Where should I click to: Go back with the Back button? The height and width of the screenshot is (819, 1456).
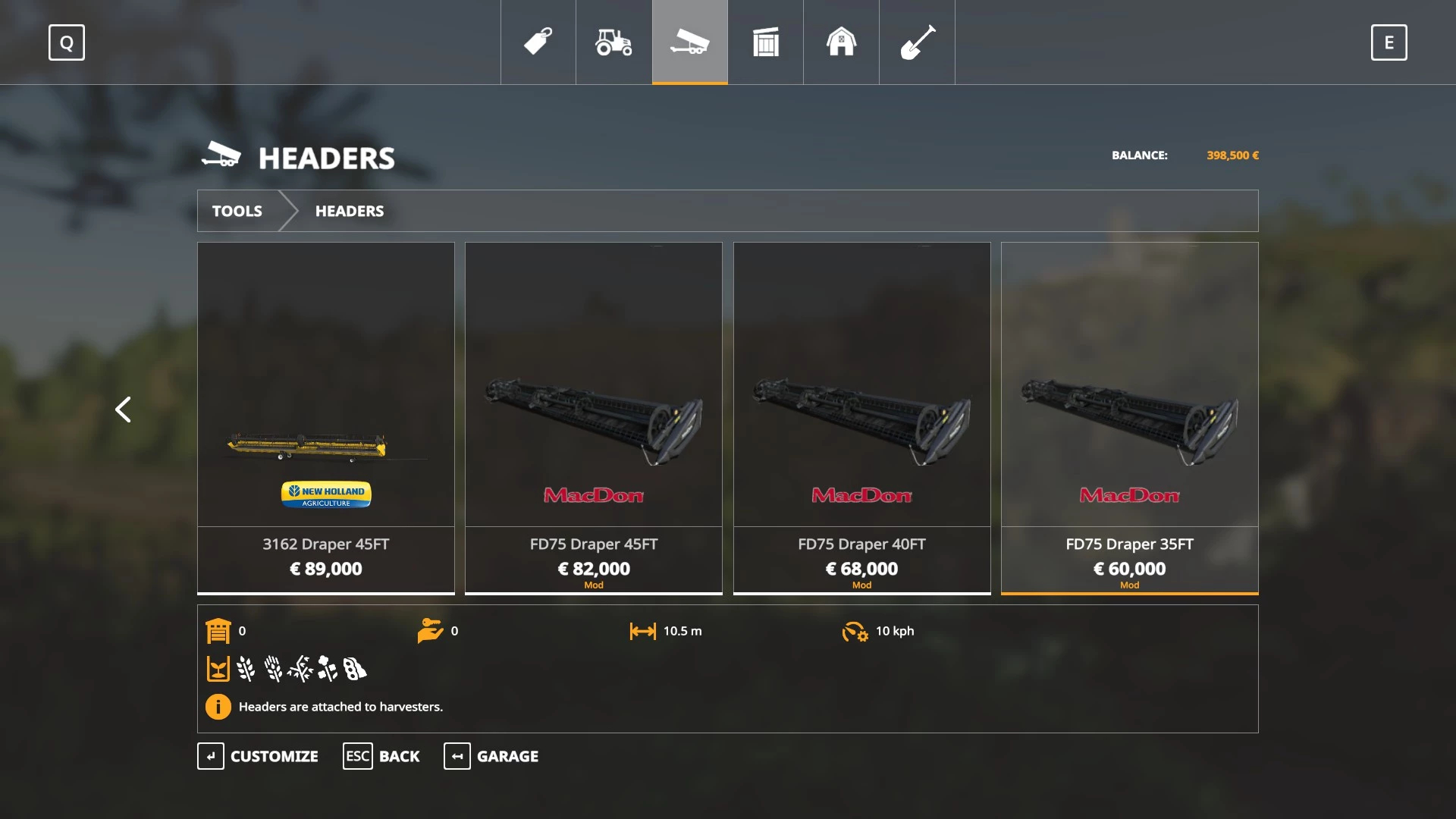tap(381, 756)
